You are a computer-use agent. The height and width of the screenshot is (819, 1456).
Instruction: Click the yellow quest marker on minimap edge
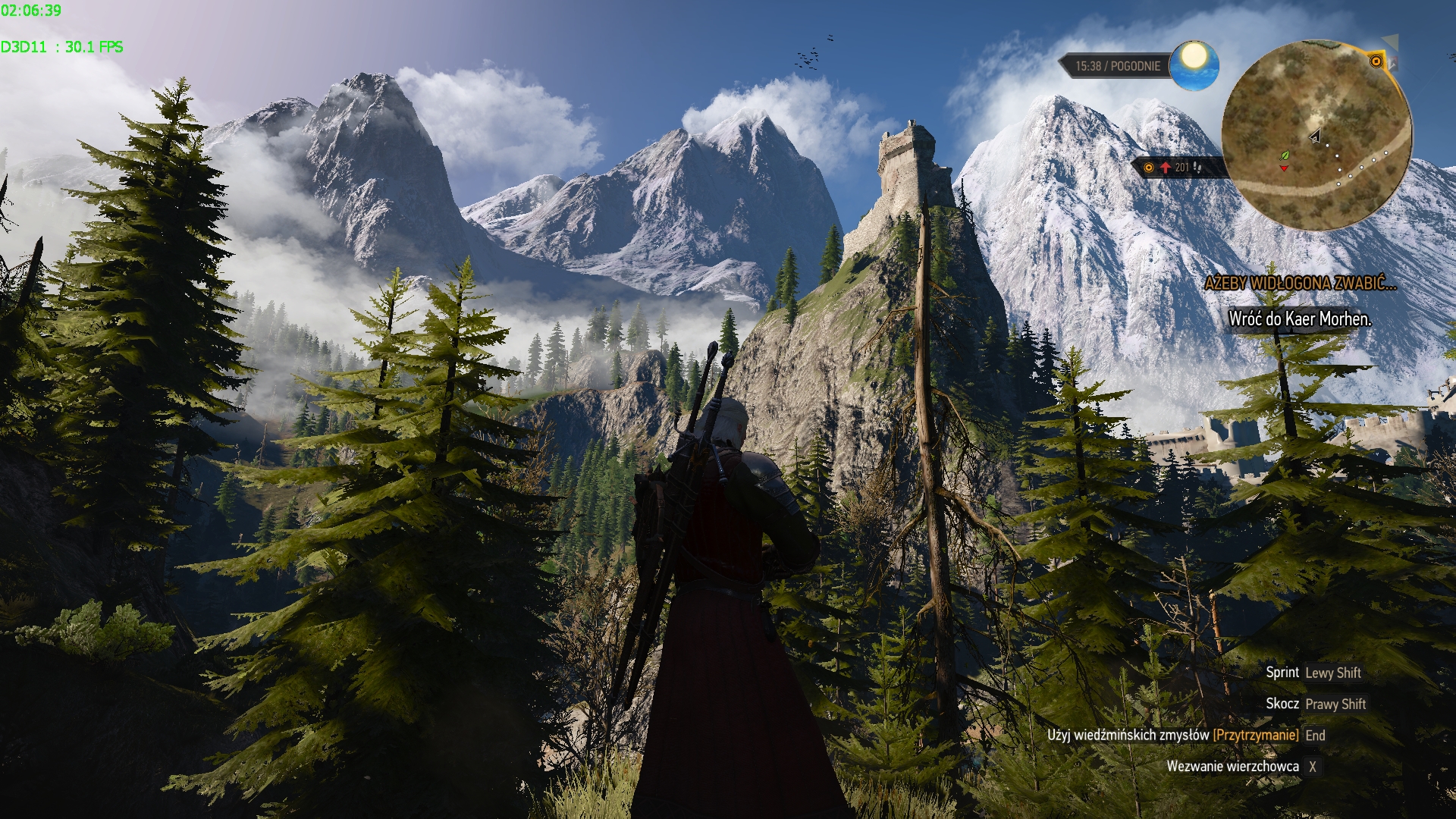click(x=1376, y=61)
